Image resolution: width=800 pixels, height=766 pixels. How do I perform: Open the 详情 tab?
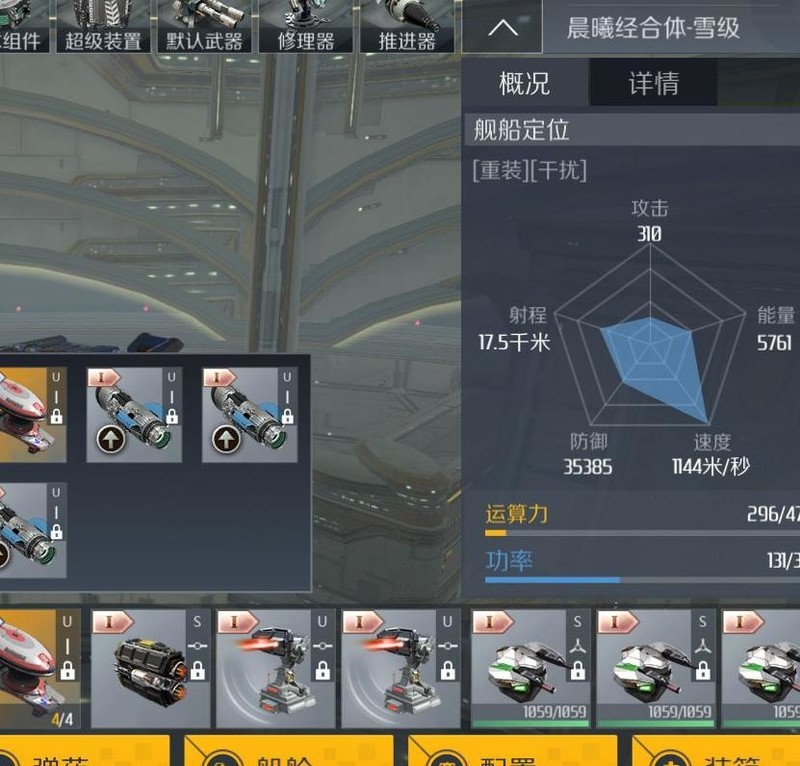click(x=653, y=83)
